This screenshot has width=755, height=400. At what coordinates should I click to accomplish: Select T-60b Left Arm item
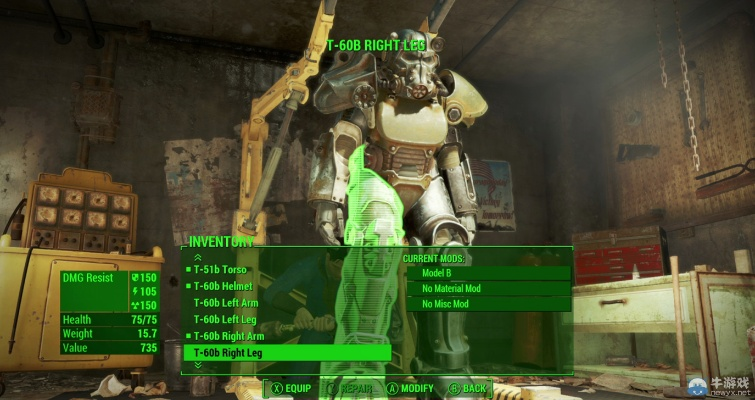225,303
